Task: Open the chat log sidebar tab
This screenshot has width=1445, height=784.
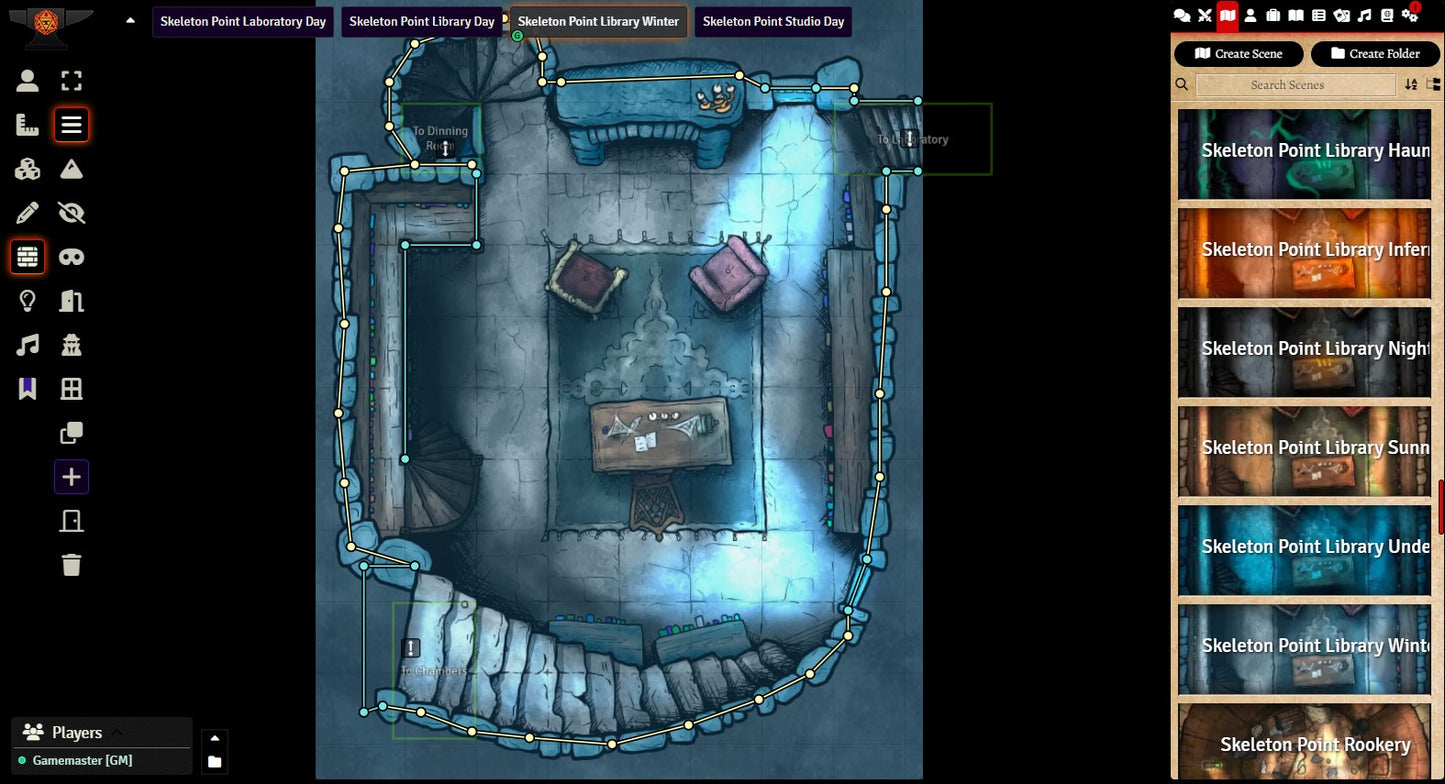Action: pyautogui.click(x=1182, y=15)
